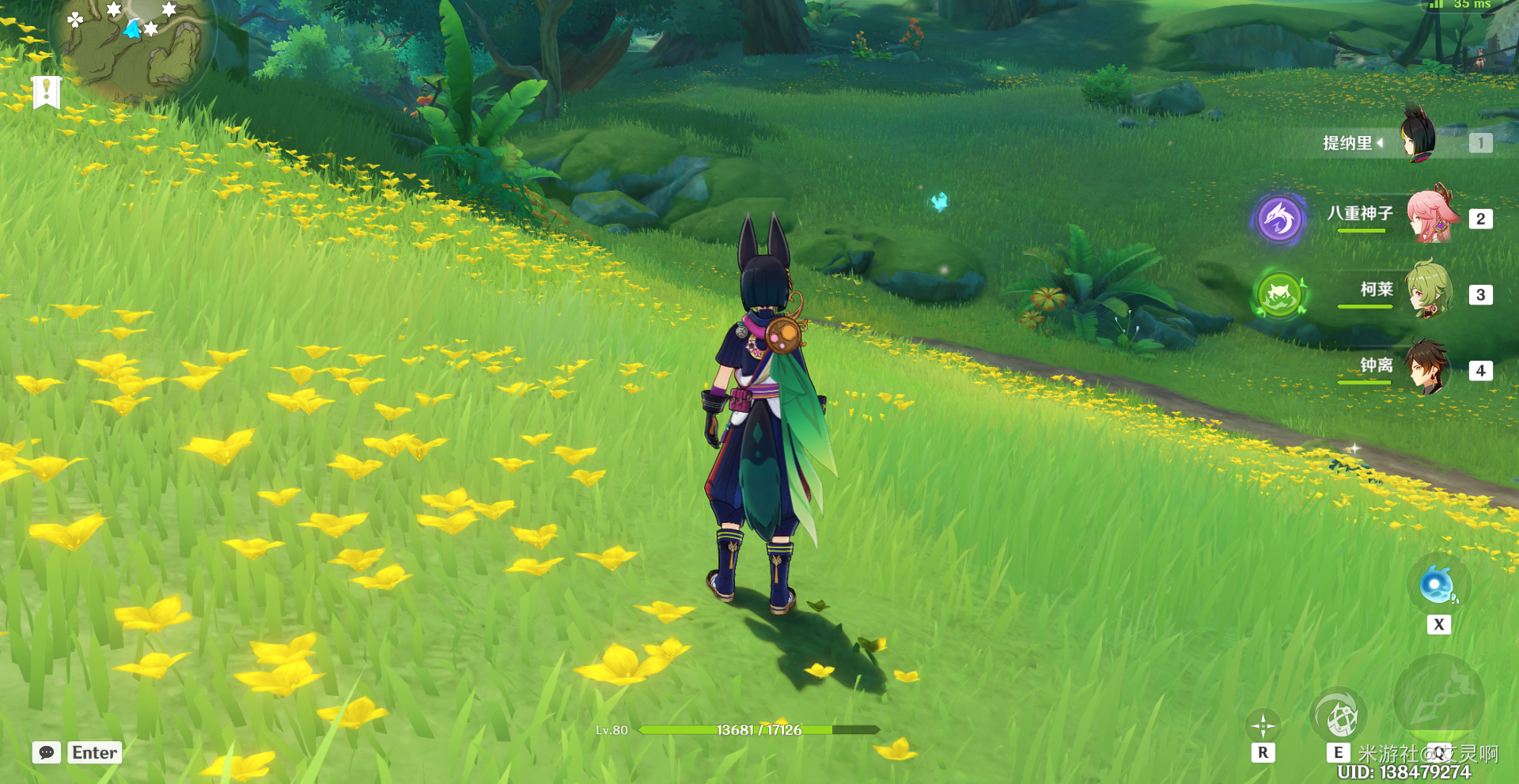The width and height of the screenshot is (1519, 784).
Task: Switch to party member 钟离
Action: tap(1426, 368)
